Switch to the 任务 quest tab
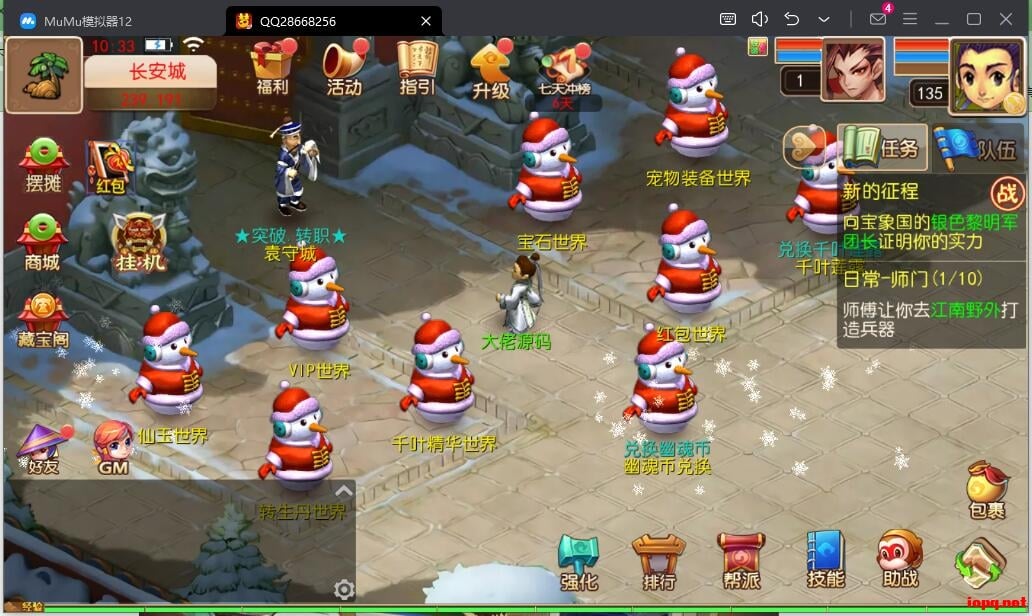The image size is (1032, 616). 881,148
